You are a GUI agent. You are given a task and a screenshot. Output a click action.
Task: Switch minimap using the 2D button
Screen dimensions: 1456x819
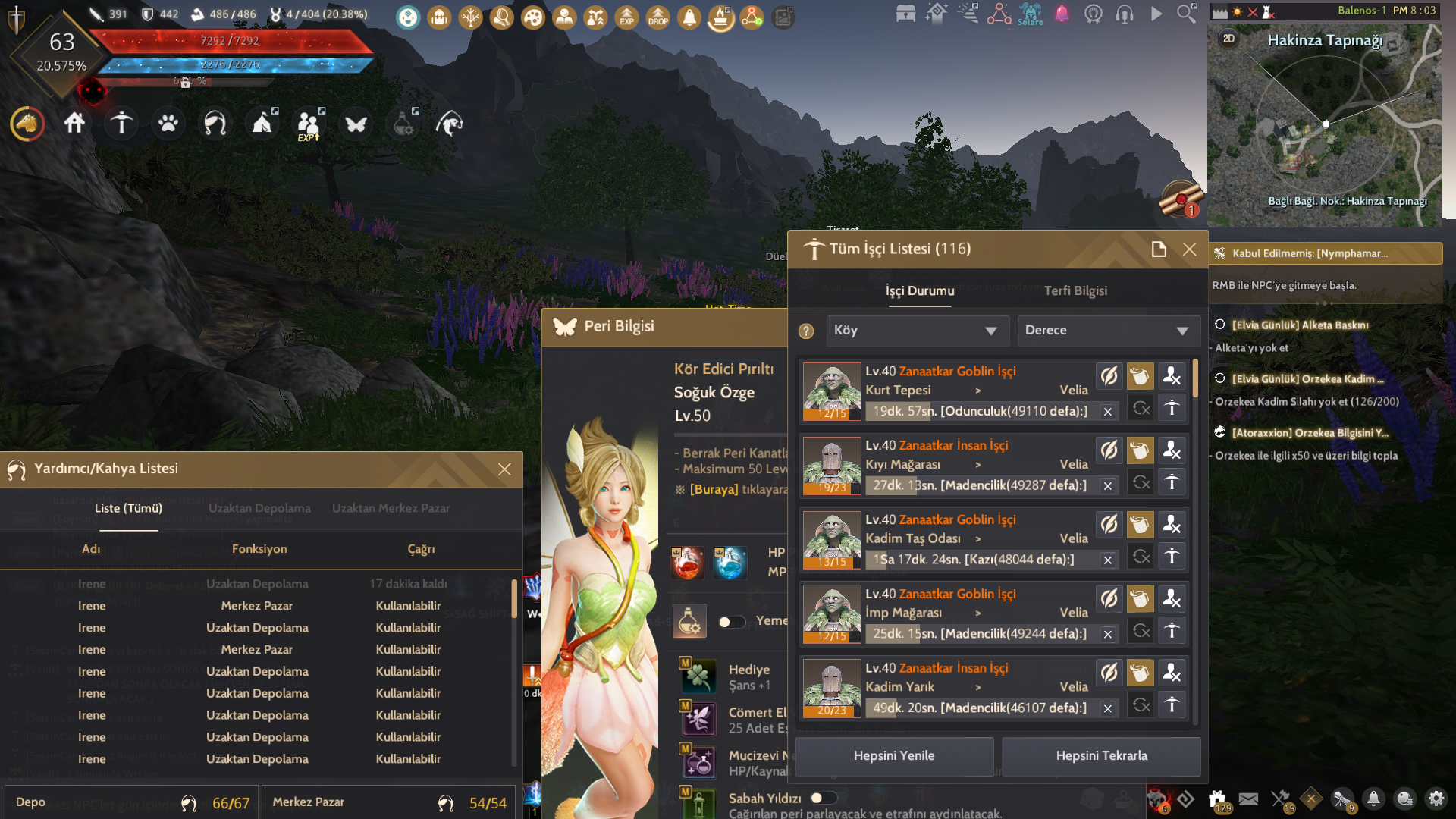tap(1228, 39)
